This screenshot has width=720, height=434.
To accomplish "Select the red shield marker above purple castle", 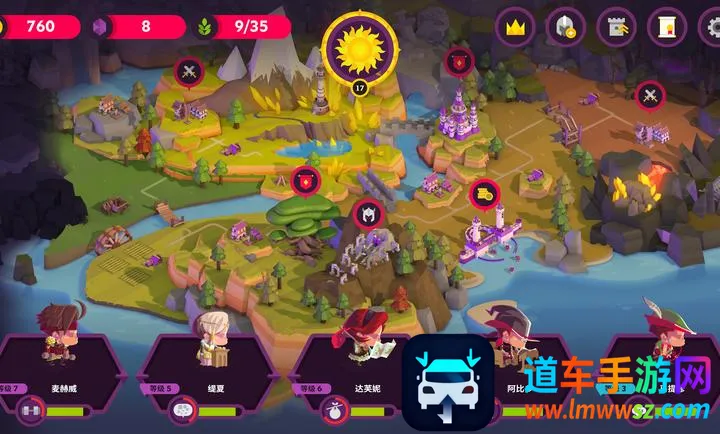I will pos(459,61).
